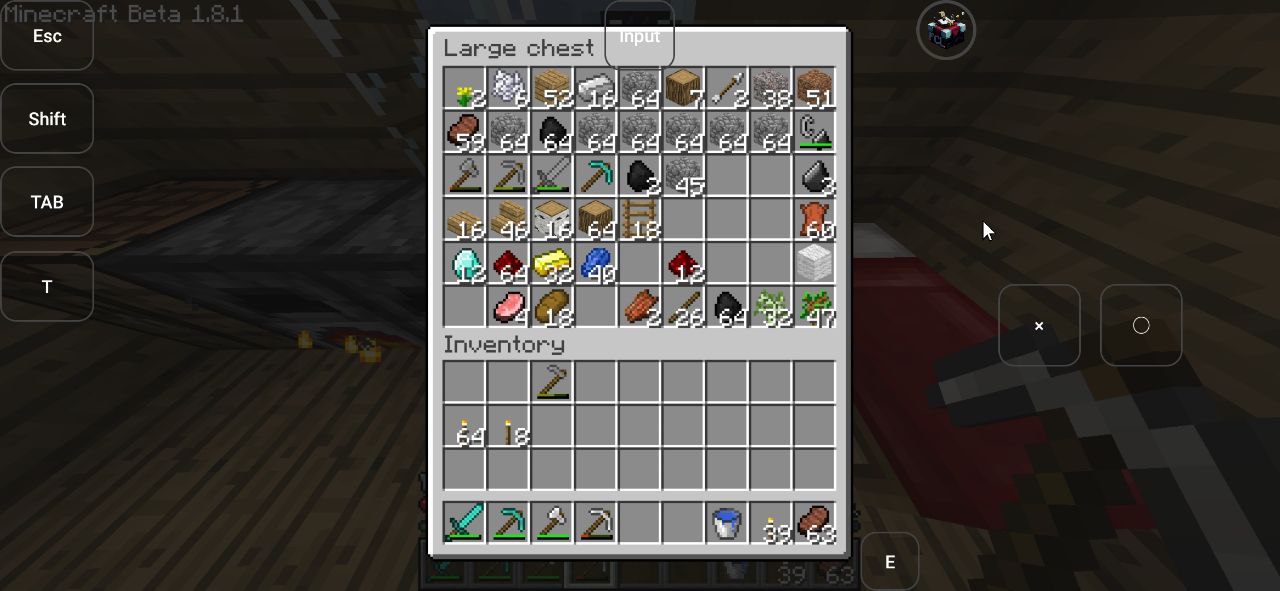Viewport: 1280px width, 591px height.
Task: Pick up the yellow flowers from the chest
Action: (x=464, y=90)
